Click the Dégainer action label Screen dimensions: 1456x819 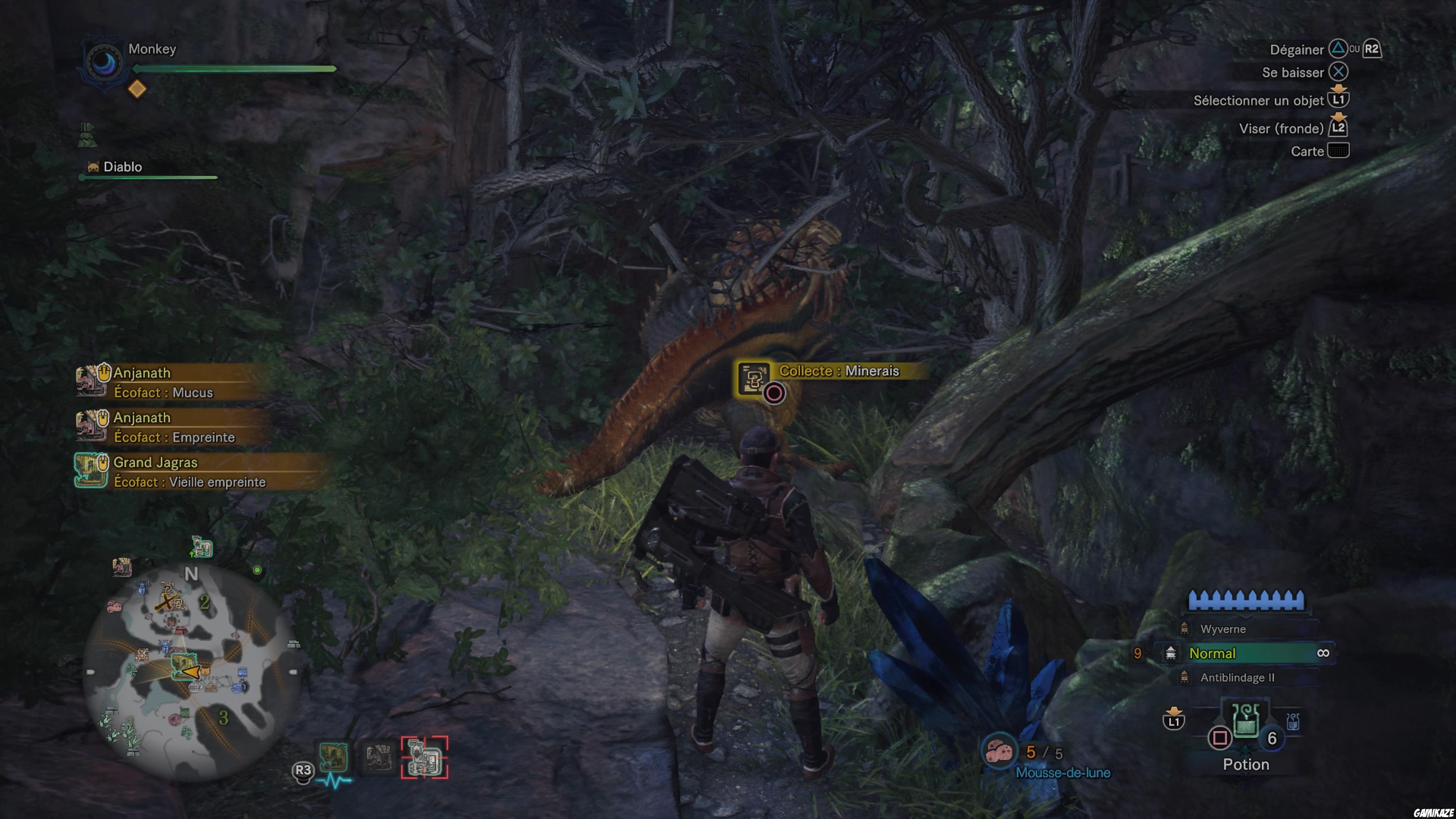pyautogui.click(x=1297, y=49)
